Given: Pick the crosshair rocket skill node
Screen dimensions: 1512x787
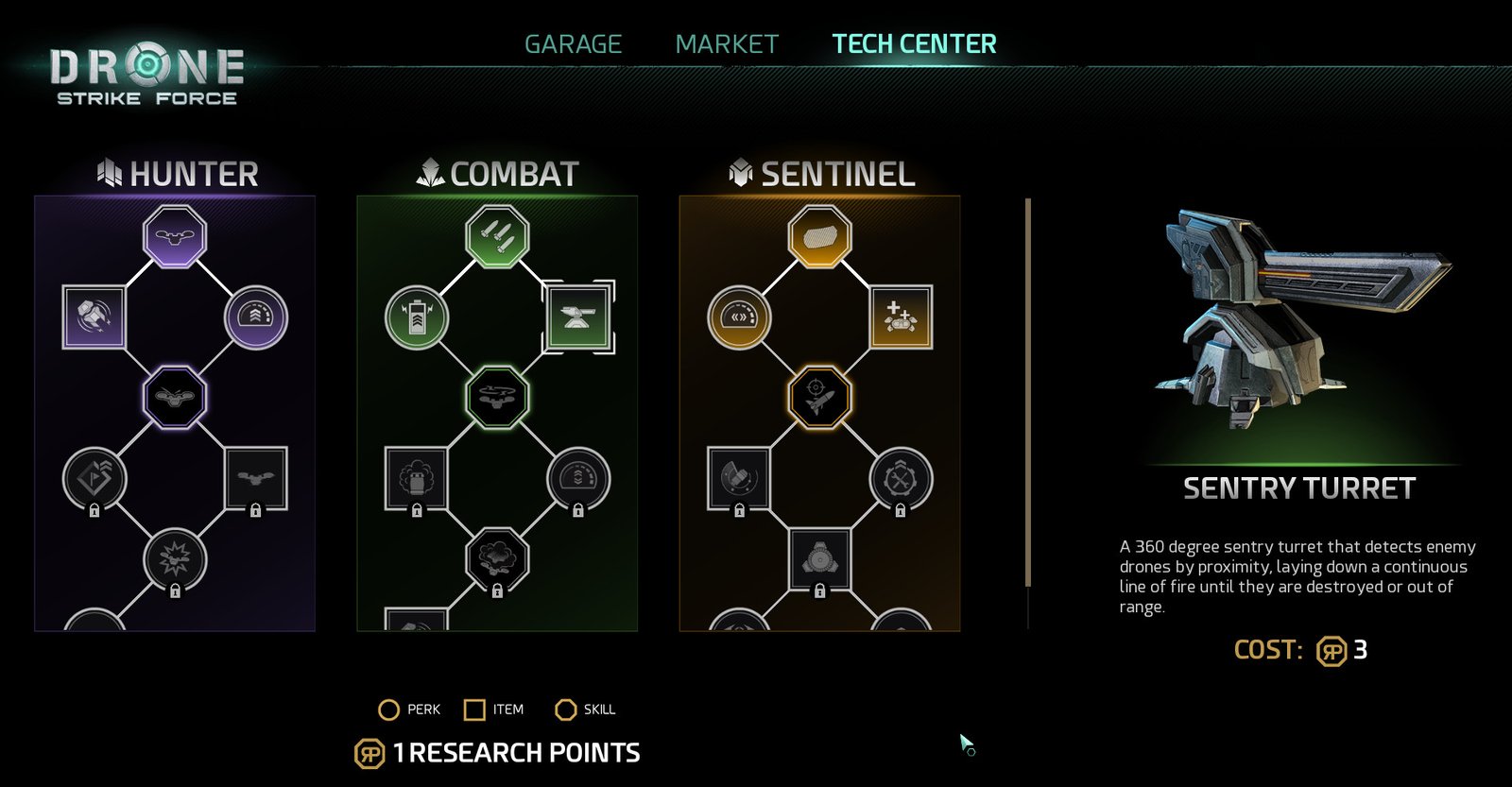Looking at the screenshot, I should click(x=819, y=398).
